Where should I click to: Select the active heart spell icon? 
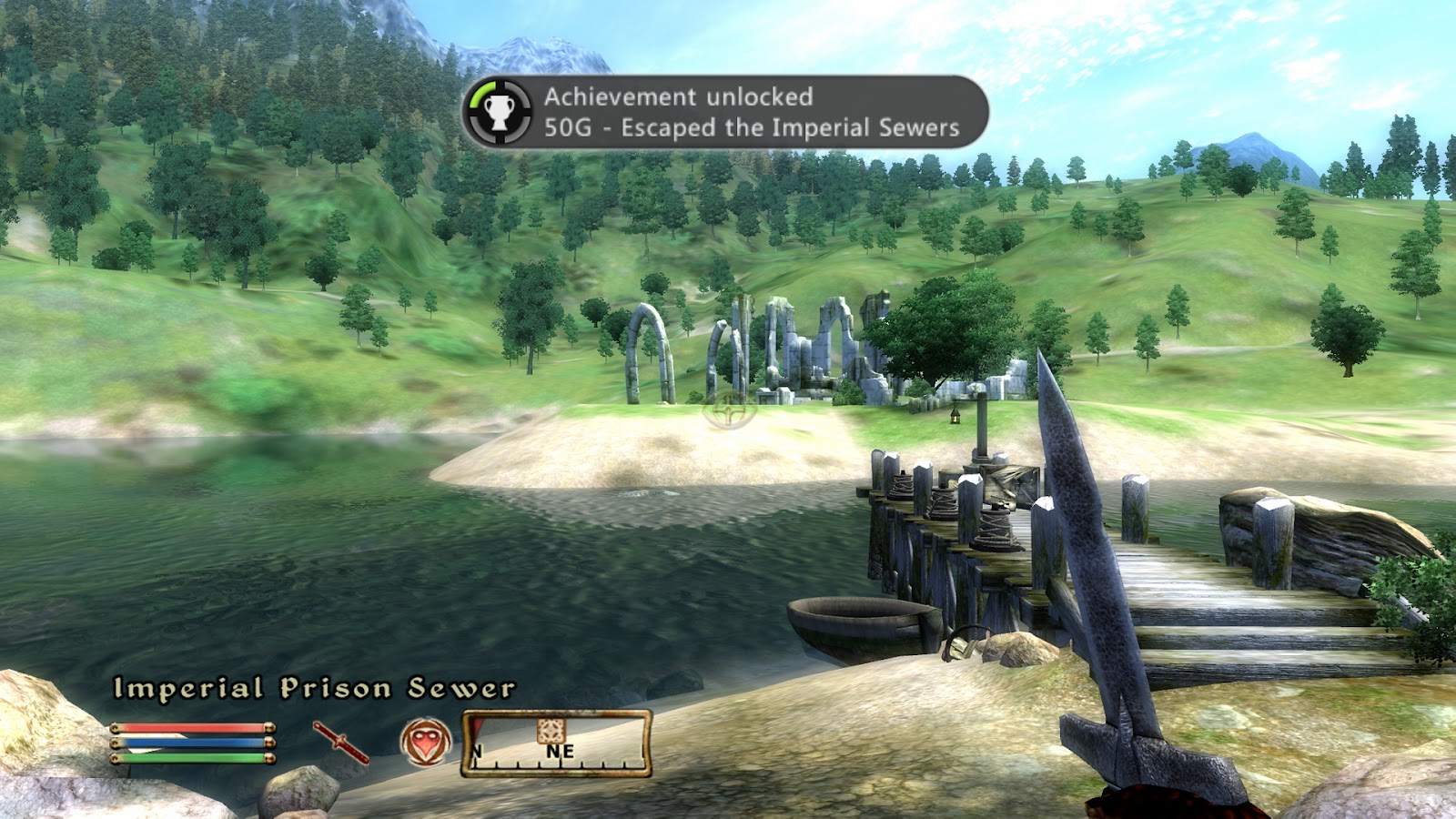click(x=426, y=742)
